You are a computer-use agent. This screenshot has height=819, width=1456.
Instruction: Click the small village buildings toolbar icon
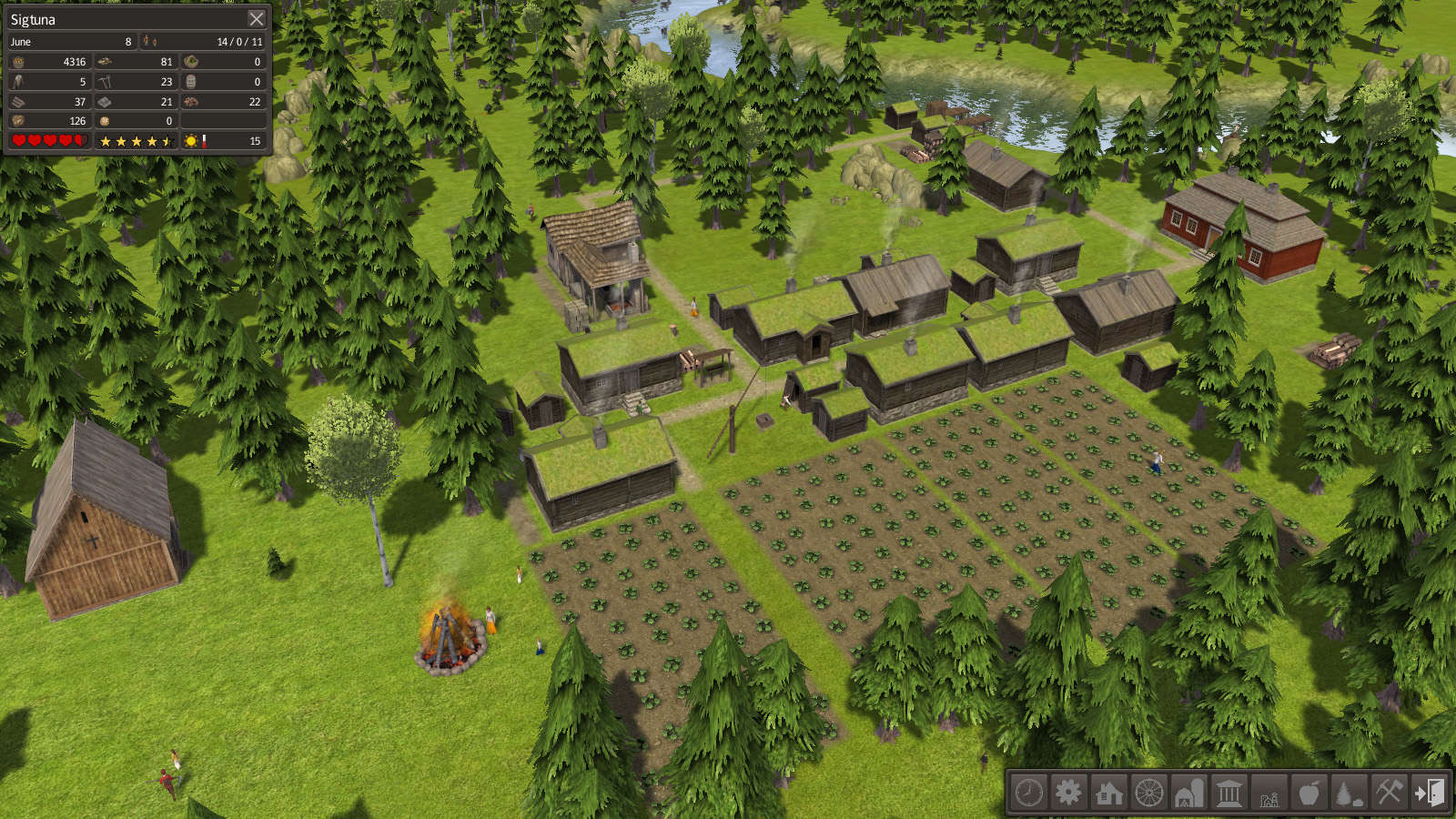click(x=1269, y=793)
